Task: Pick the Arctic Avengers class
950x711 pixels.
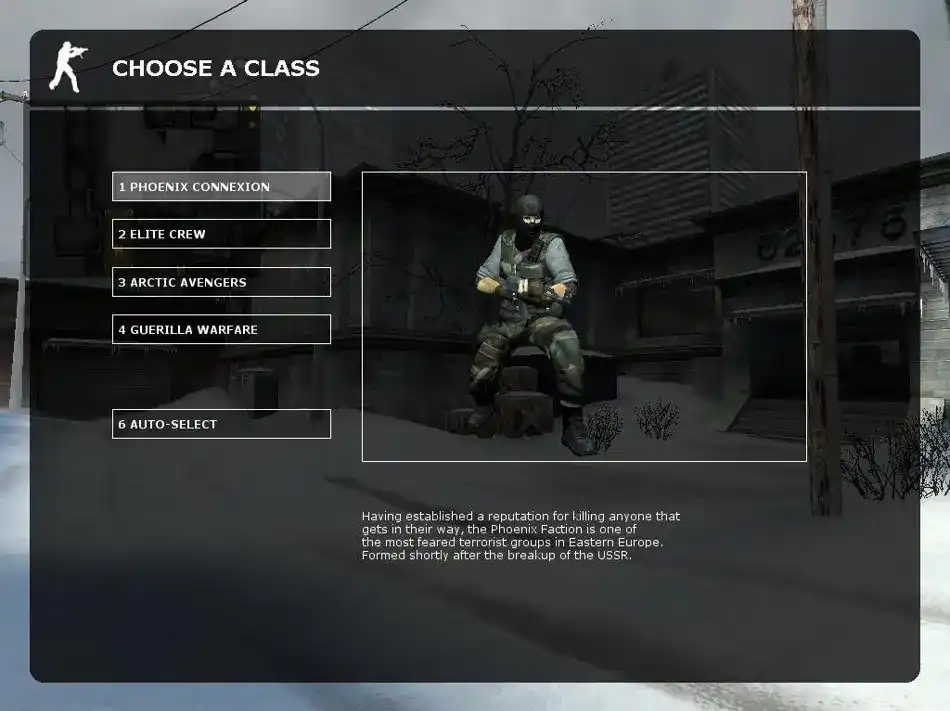Action: pyautogui.click(x=221, y=282)
